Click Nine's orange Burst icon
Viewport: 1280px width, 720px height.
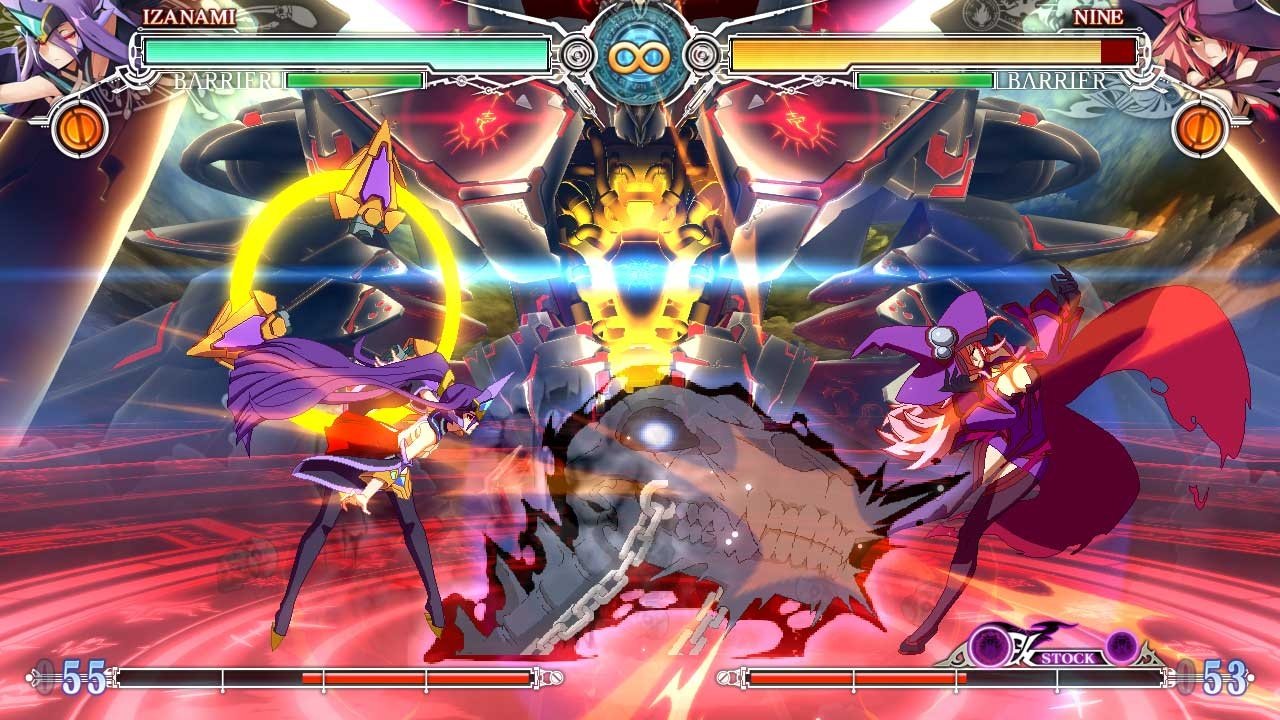(1202, 129)
